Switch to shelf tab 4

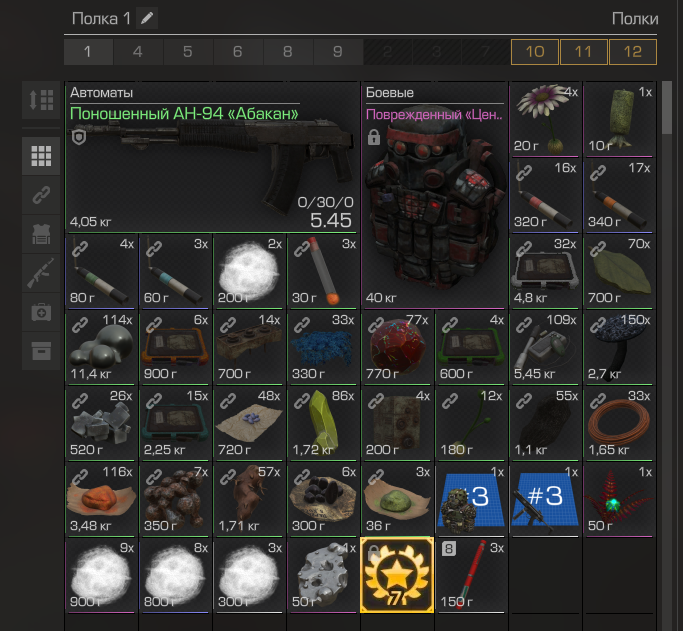coord(137,52)
